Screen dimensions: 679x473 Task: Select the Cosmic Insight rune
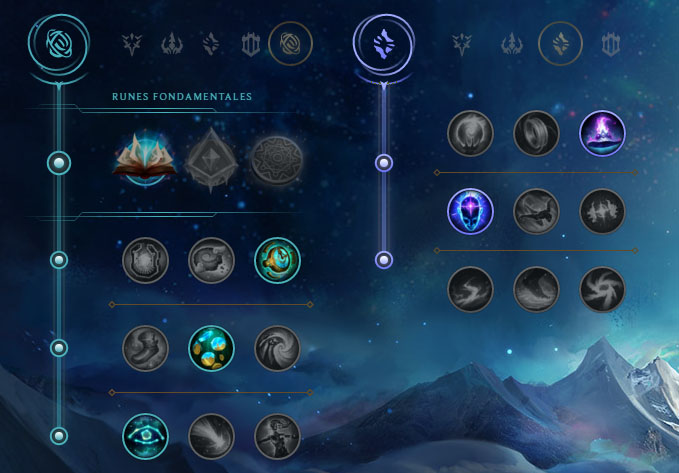click(145, 436)
